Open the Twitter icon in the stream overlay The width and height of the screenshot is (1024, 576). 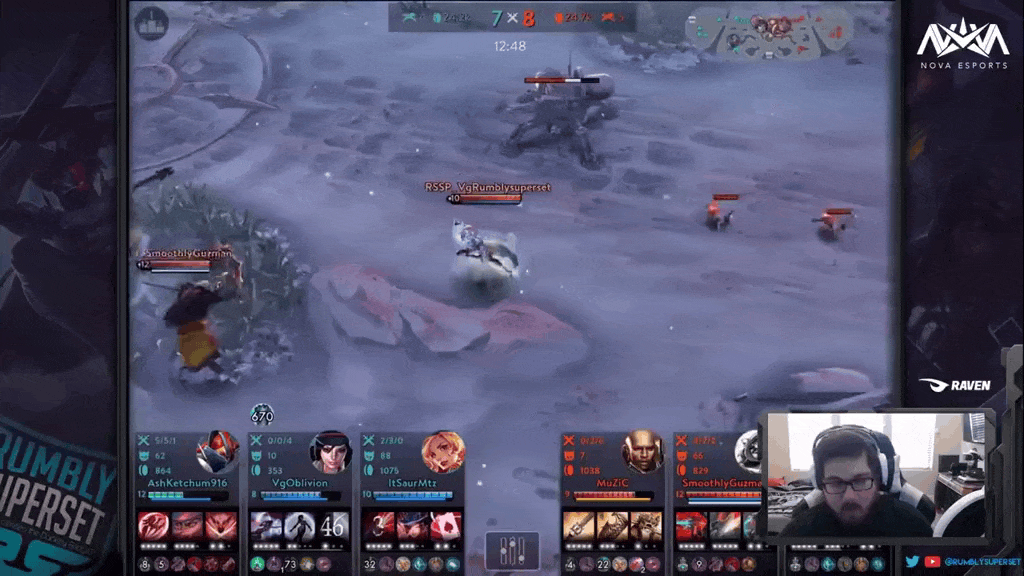[x=912, y=562]
